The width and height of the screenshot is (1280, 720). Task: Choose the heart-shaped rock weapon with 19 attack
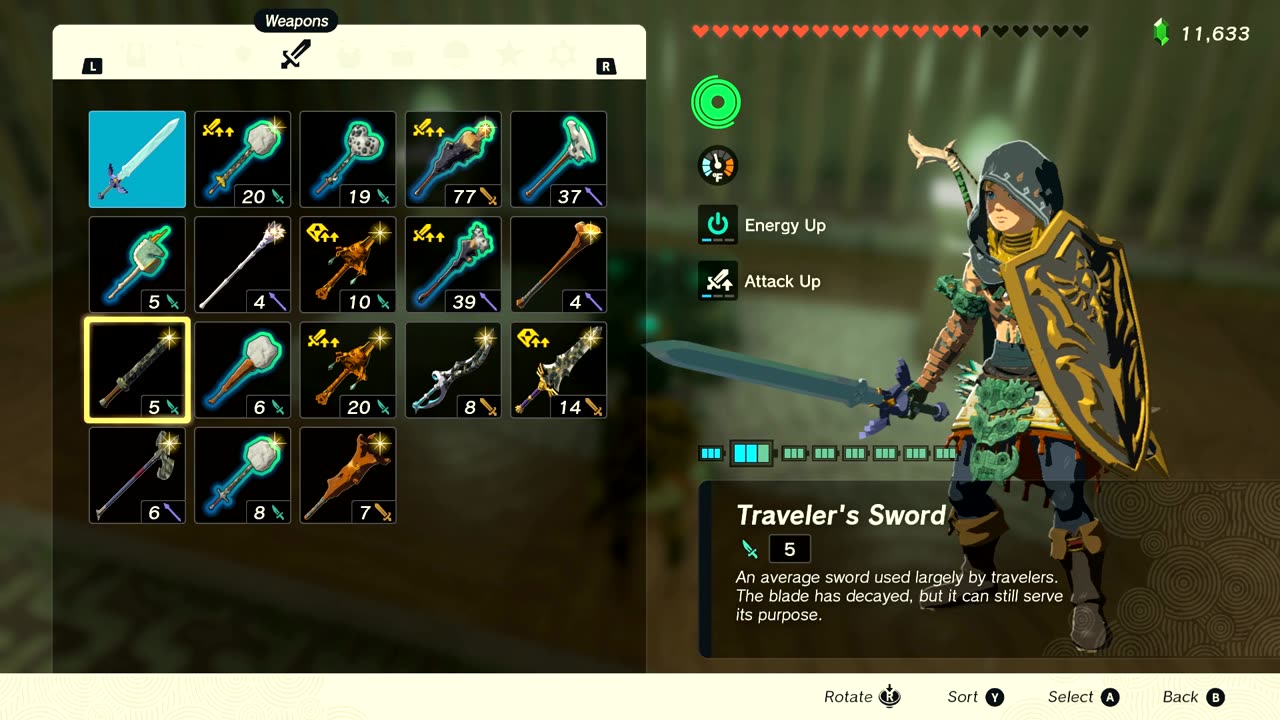[x=348, y=159]
